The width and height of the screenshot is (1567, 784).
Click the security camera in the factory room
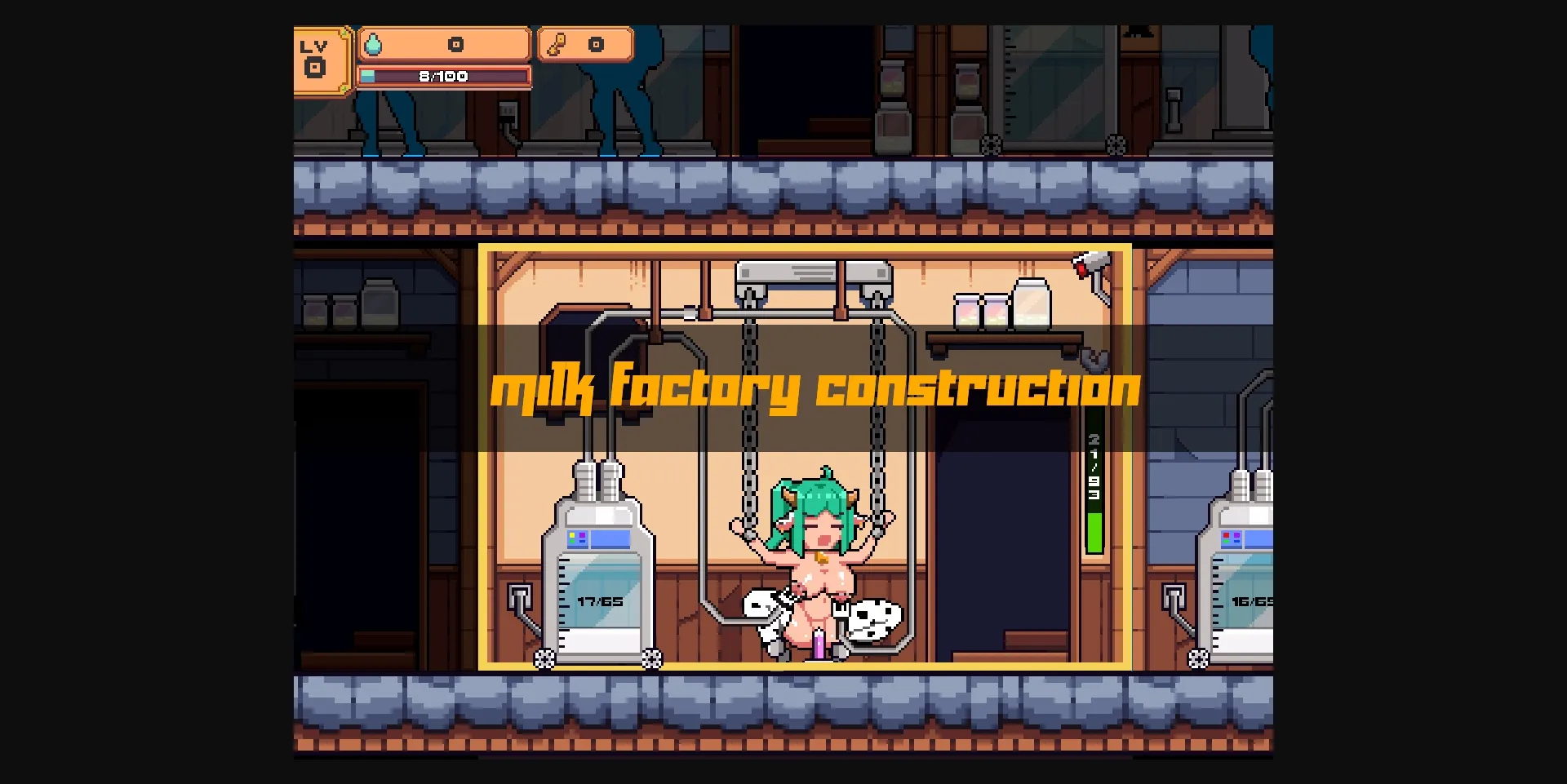1087,266
